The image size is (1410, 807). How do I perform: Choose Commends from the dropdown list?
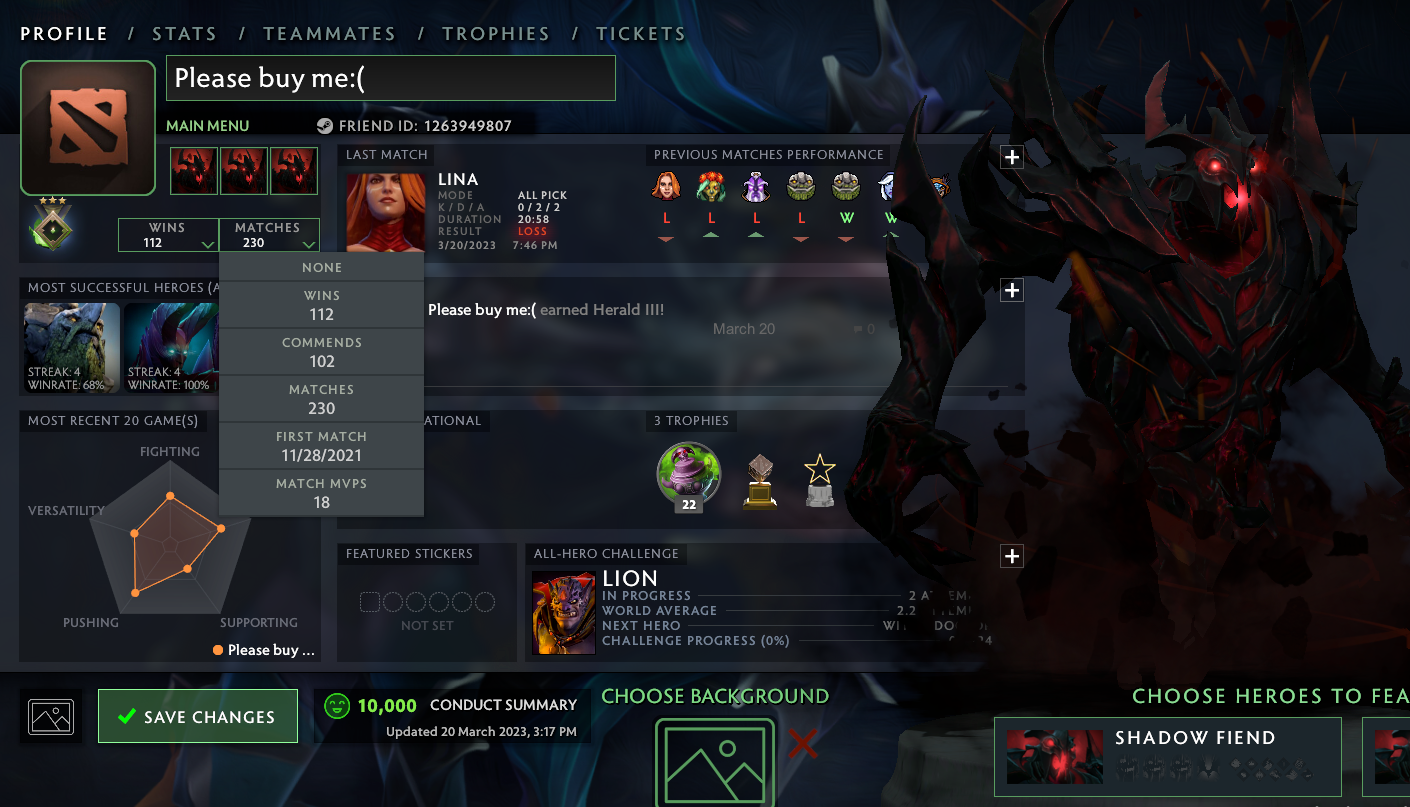click(321, 352)
